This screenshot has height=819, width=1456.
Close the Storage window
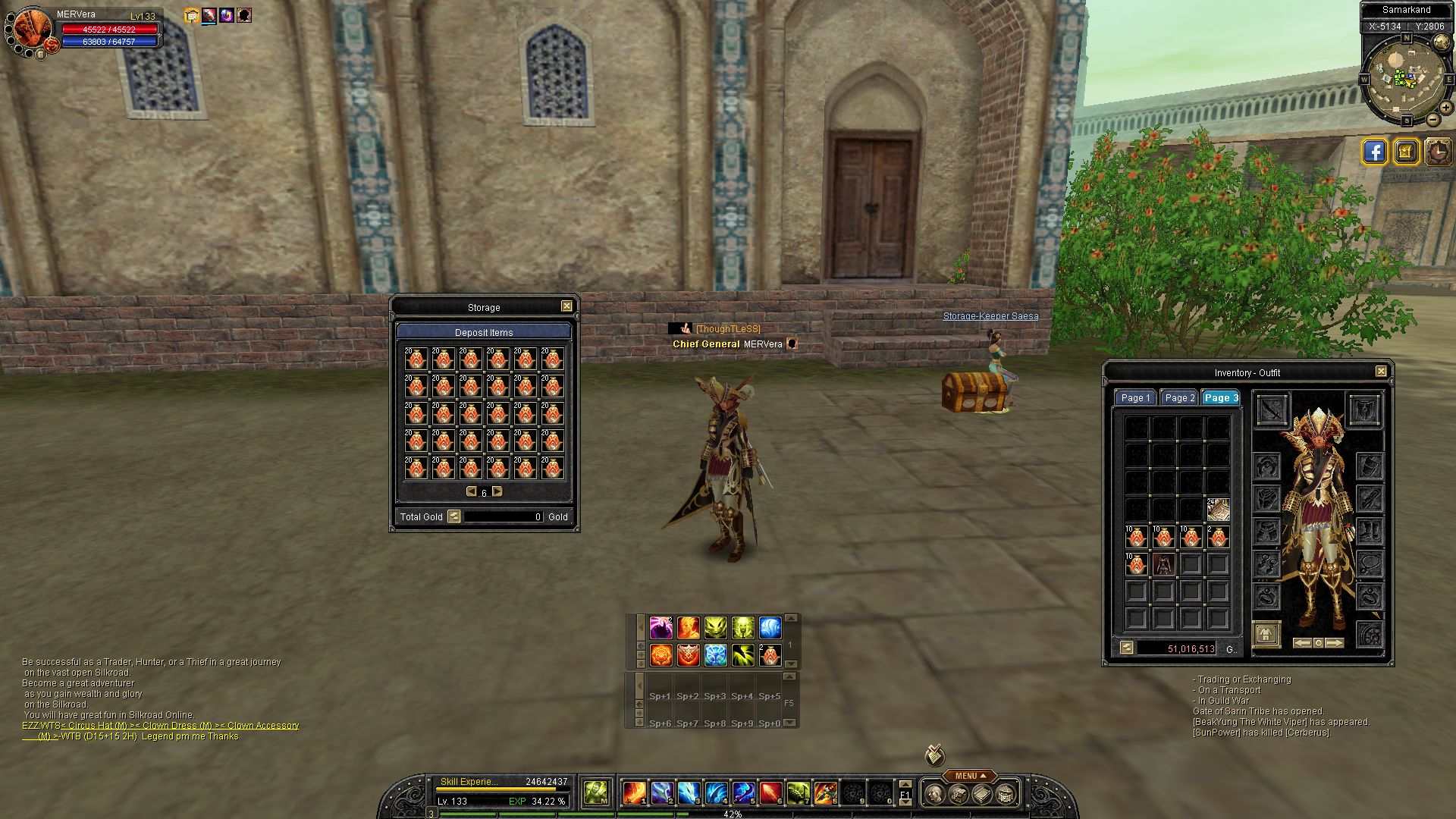point(566,306)
